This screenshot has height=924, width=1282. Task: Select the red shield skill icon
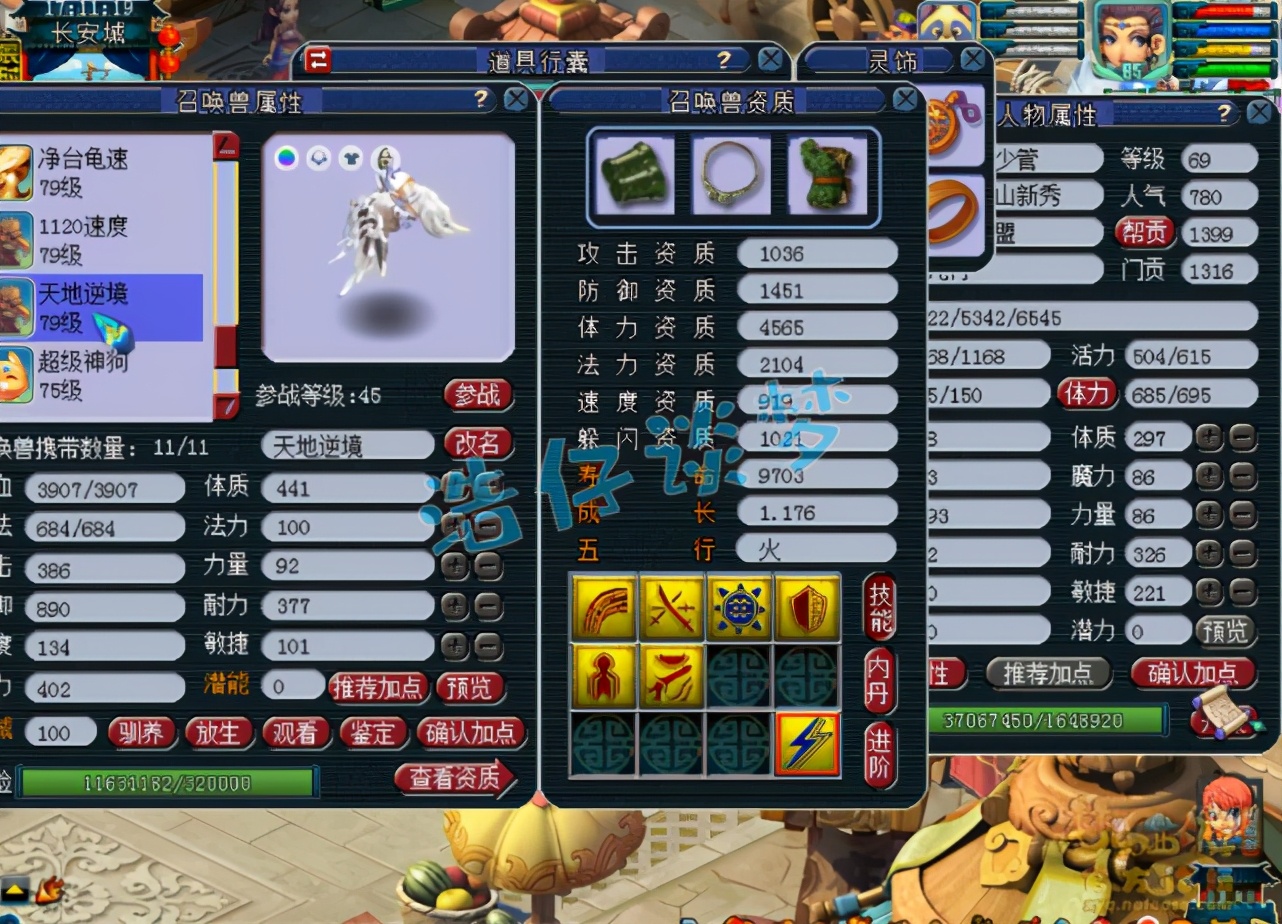(807, 608)
